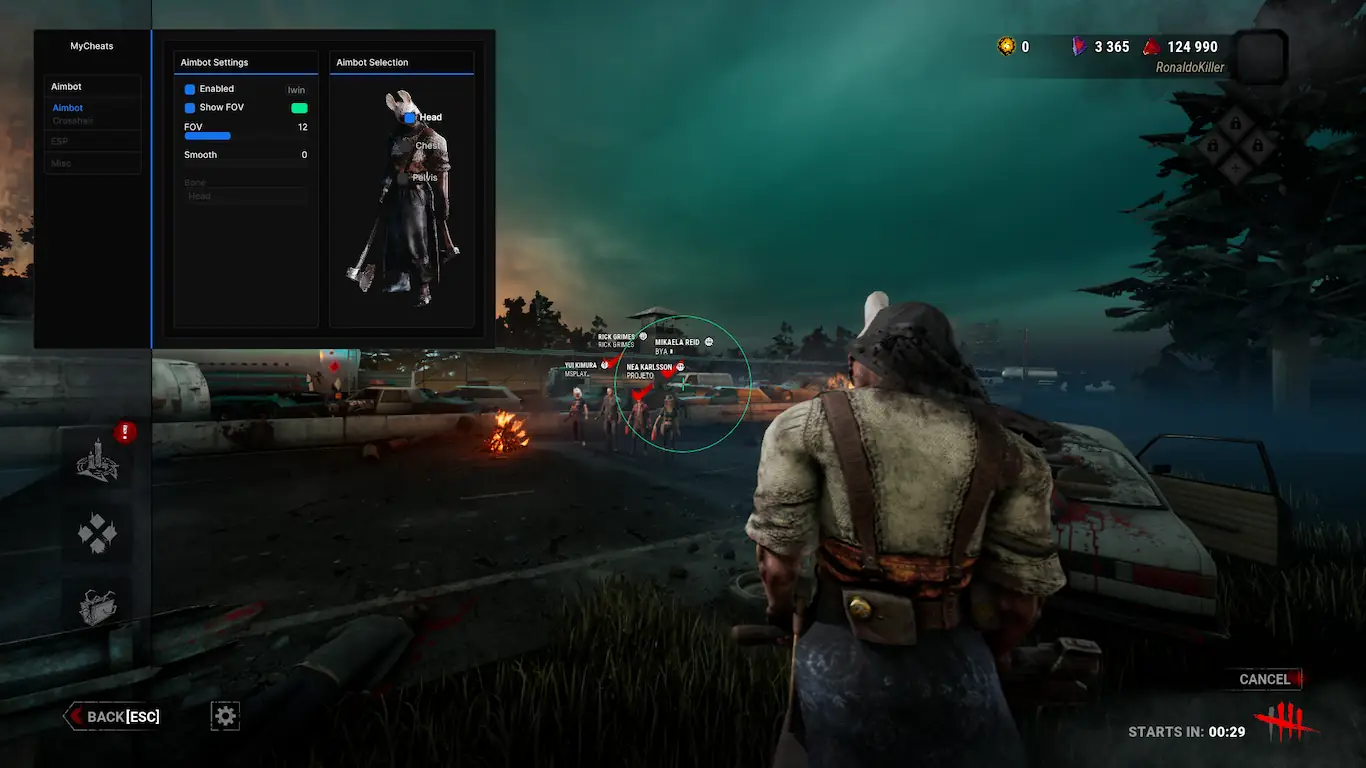Open the gear settings menu
1366x768 pixels.
pyautogui.click(x=225, y=715)
